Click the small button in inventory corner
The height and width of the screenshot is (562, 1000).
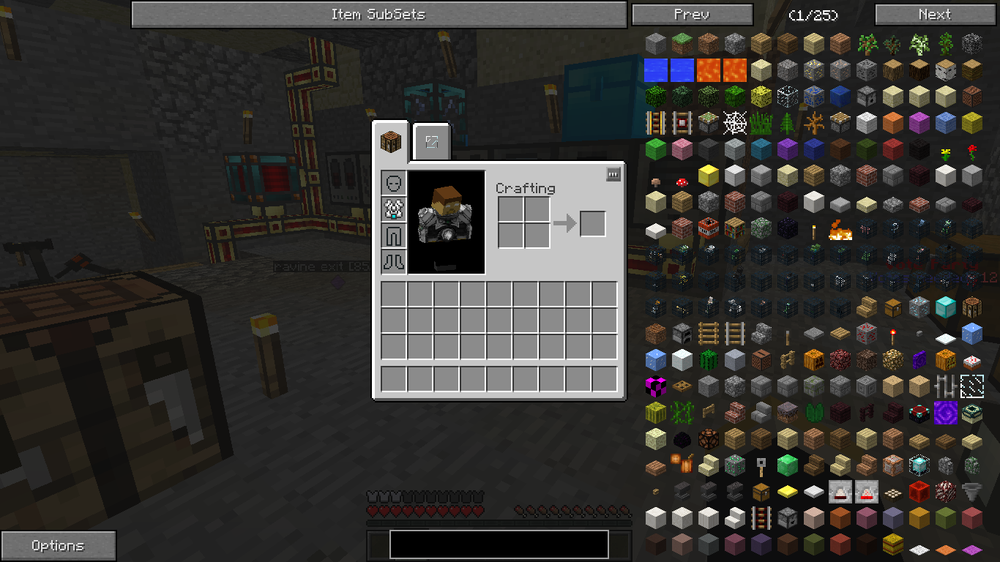[613, 174]
